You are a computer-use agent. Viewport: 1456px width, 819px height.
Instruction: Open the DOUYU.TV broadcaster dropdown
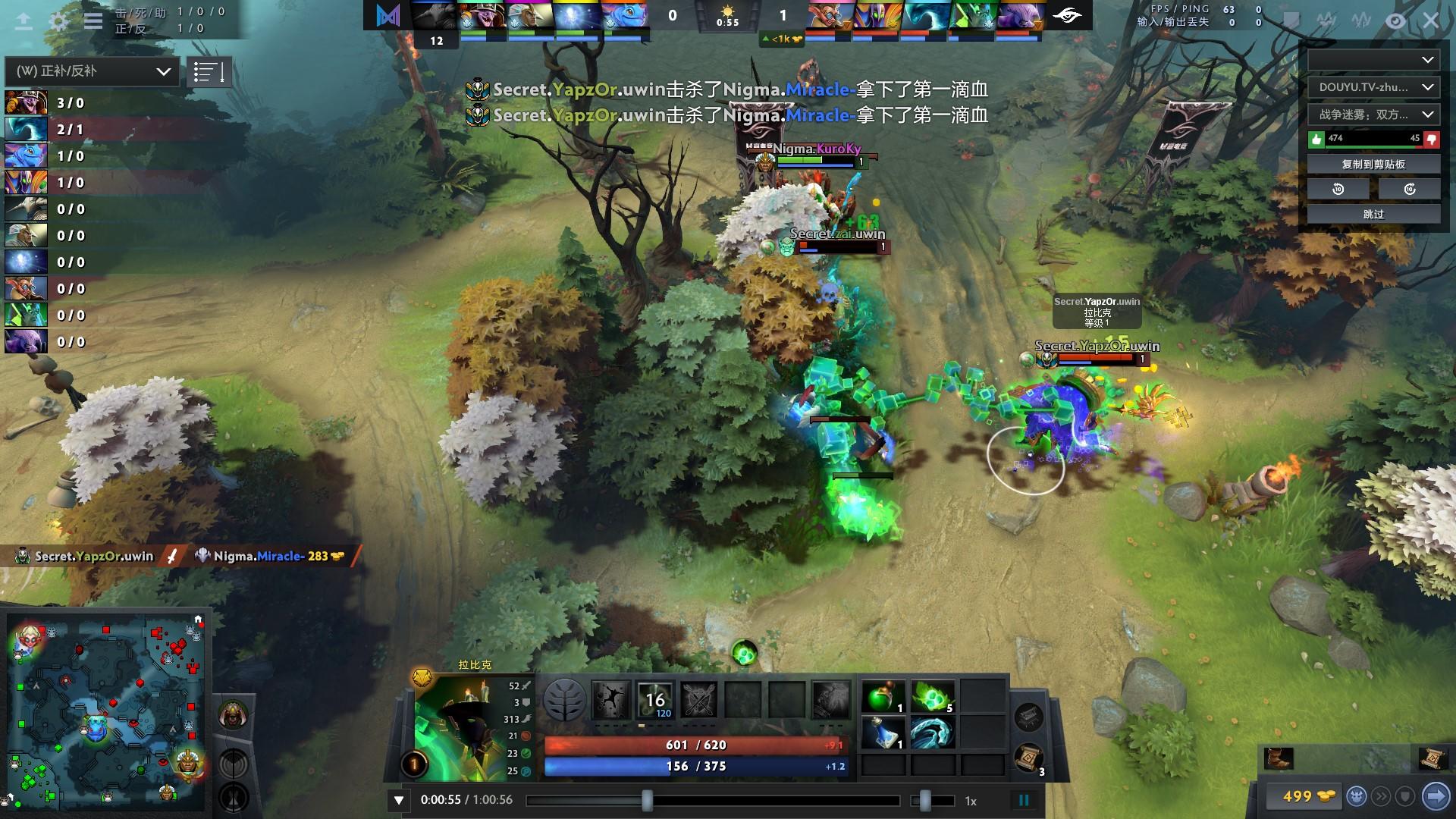(x=1373, y=87)
